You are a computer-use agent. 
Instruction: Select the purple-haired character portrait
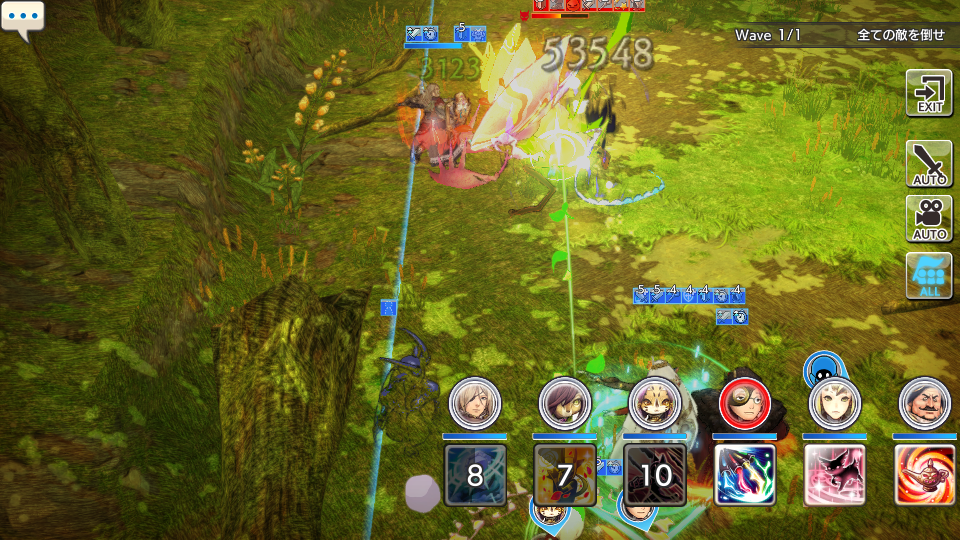coord(564,403)
